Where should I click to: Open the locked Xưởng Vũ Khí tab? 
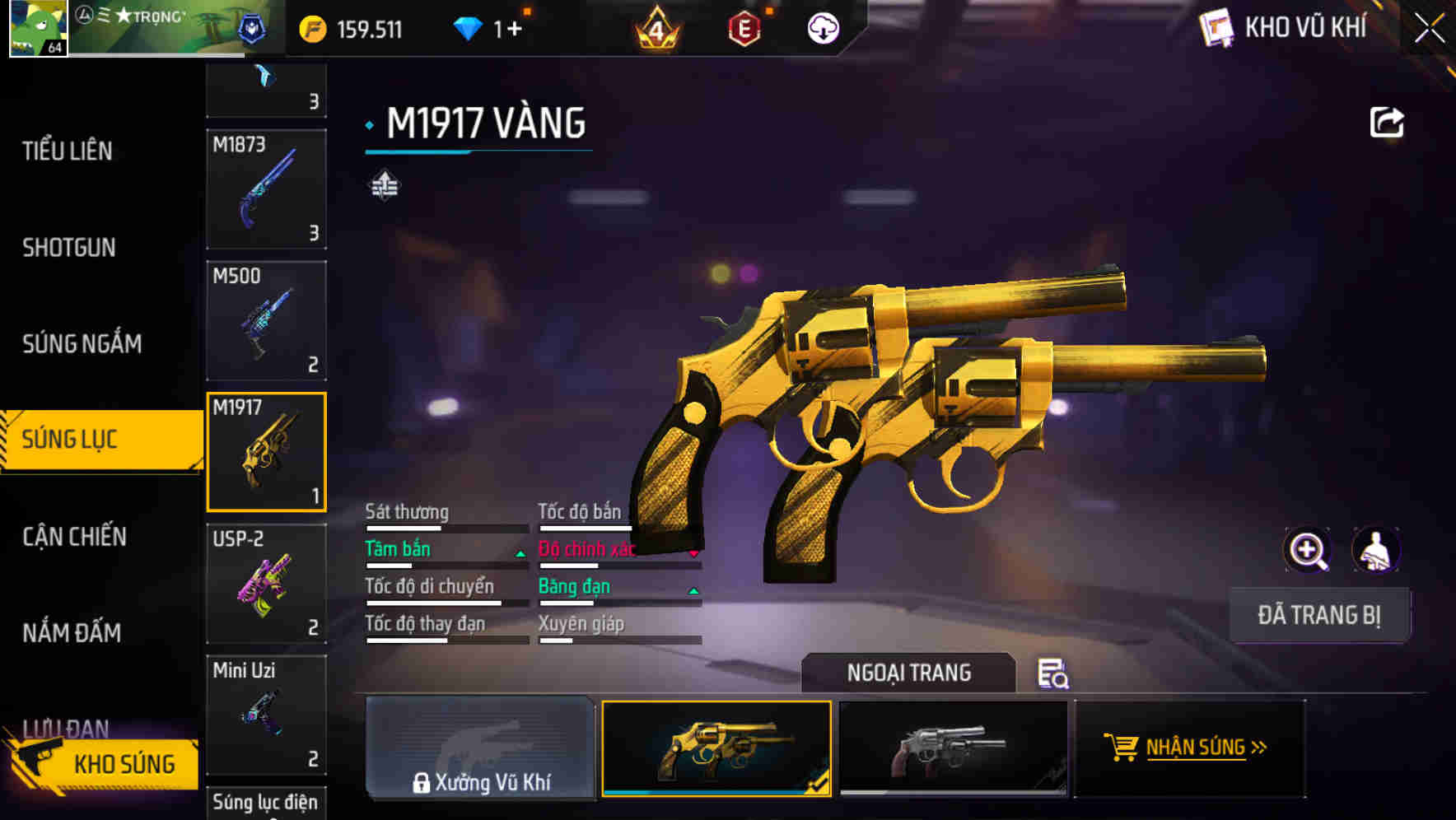(x=479, y=749)
